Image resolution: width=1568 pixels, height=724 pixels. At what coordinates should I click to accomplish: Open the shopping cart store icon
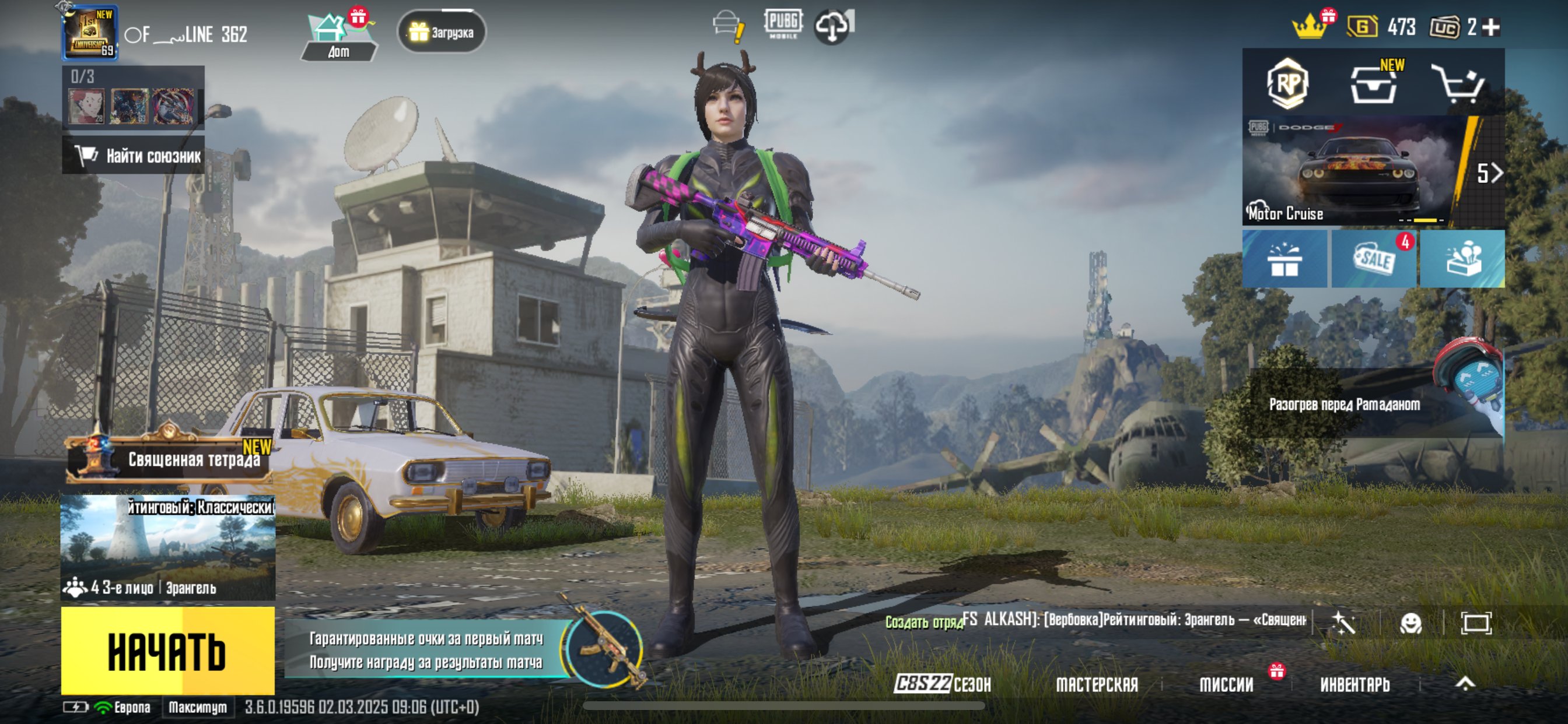(1459, 83)
